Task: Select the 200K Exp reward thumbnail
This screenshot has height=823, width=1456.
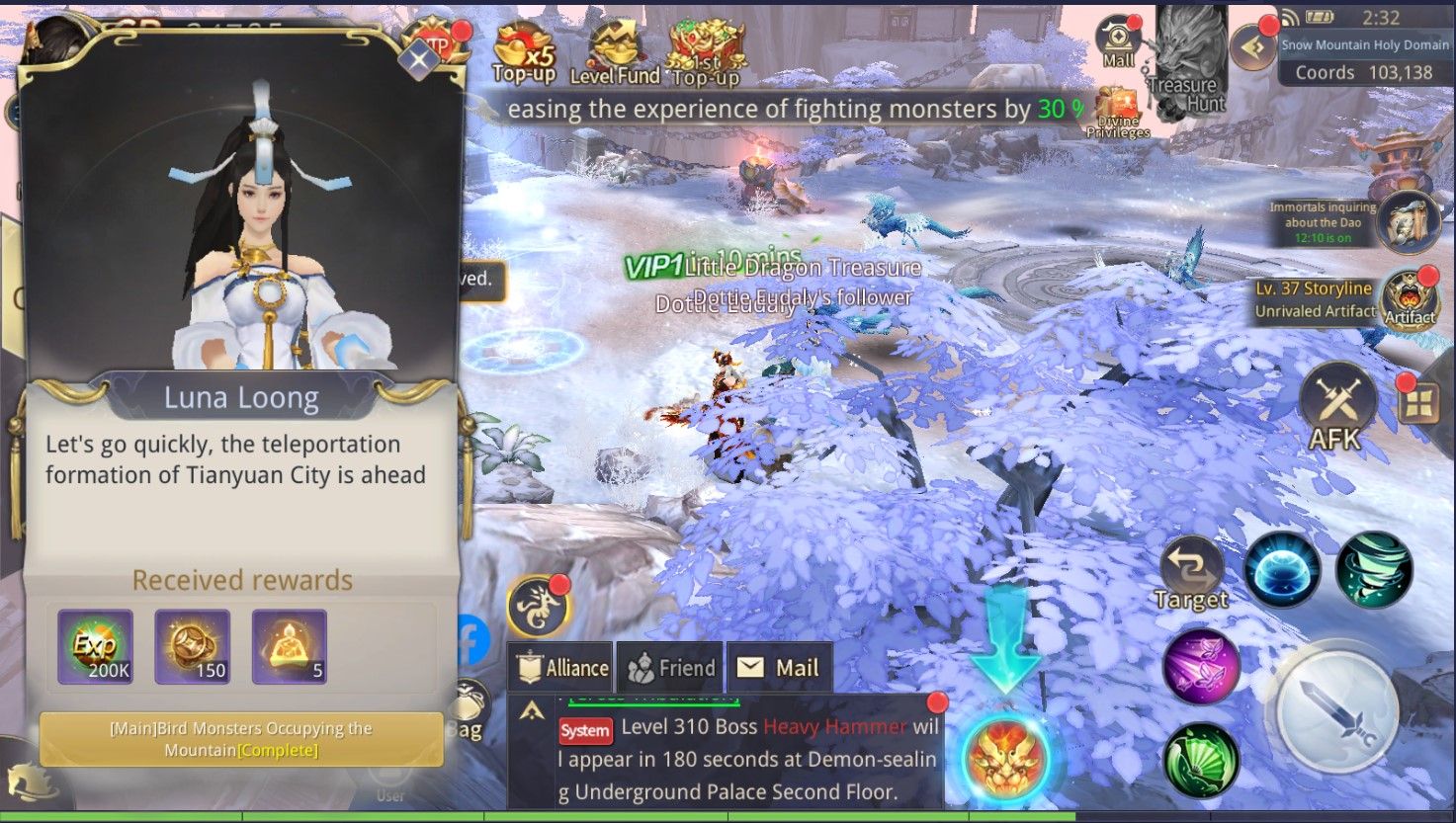Action: 99,644
